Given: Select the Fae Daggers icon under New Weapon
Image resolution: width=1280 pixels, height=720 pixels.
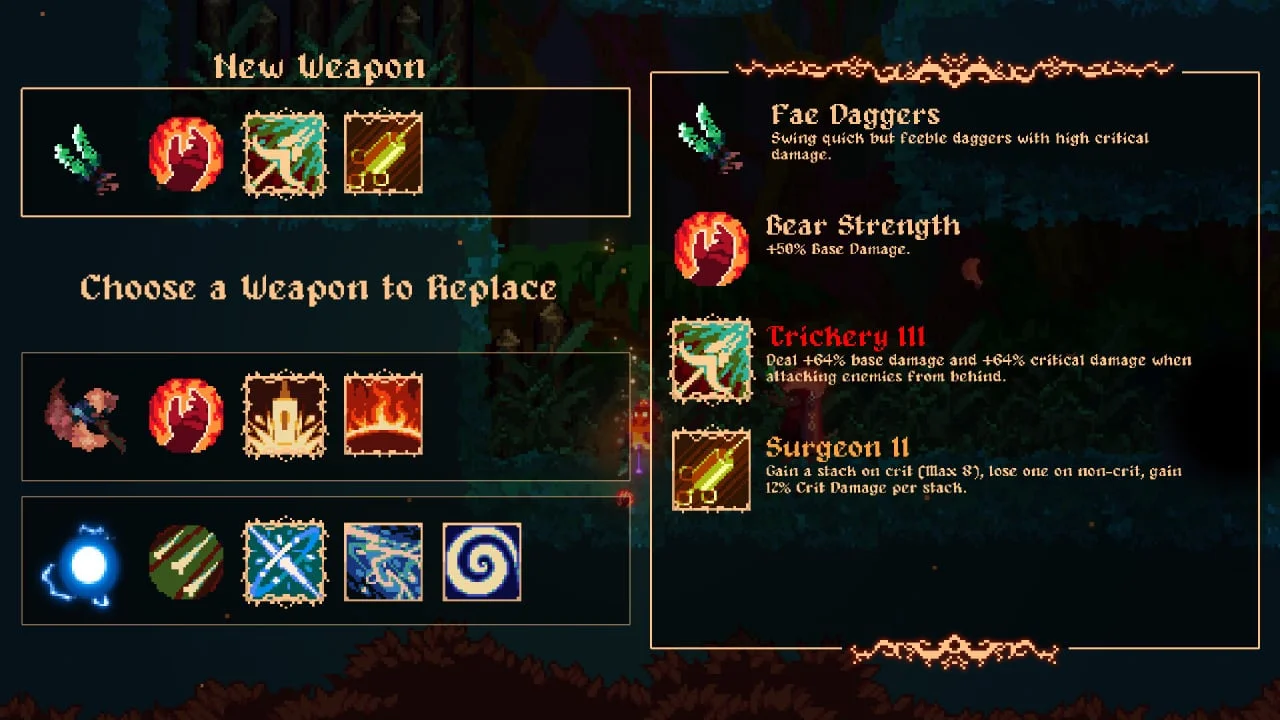Looking at the screenshot, I should click(x=85, y=154).
